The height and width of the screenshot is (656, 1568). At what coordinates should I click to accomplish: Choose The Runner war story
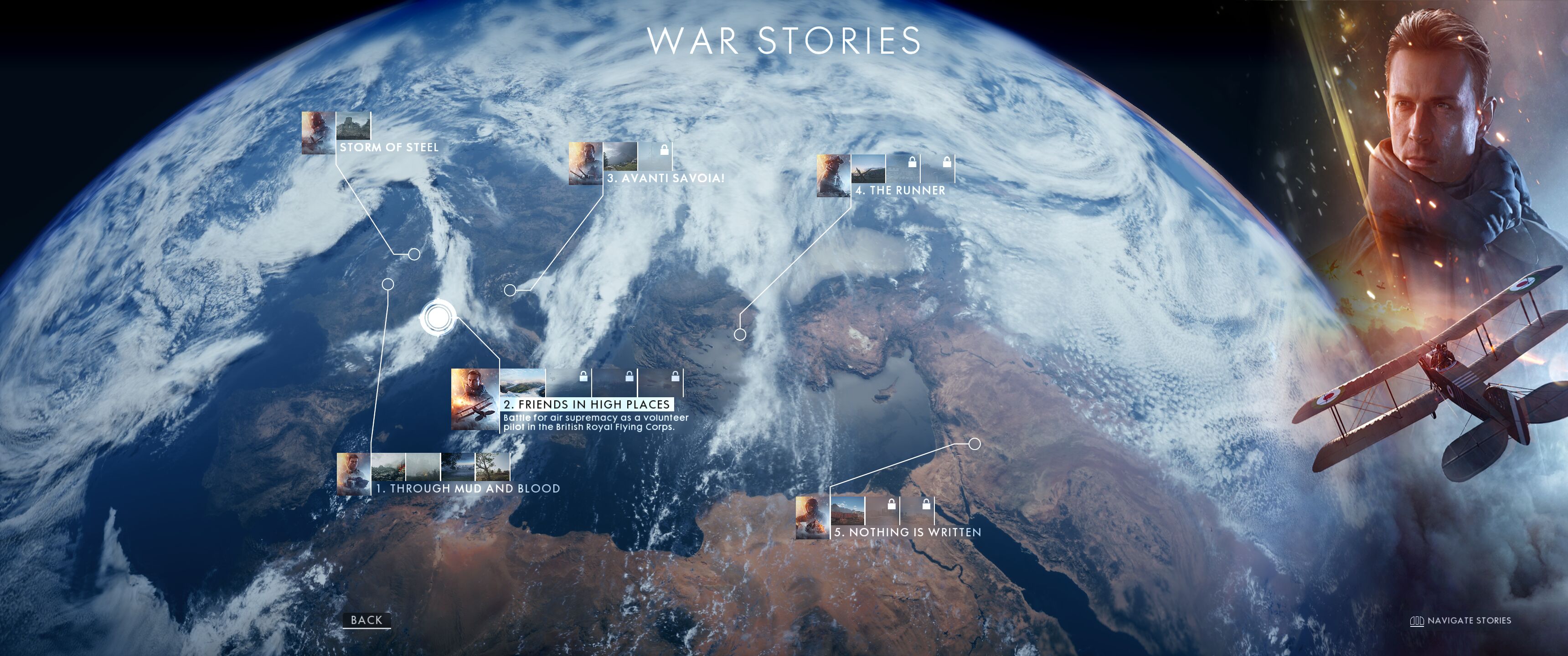(x=900, y=190)
